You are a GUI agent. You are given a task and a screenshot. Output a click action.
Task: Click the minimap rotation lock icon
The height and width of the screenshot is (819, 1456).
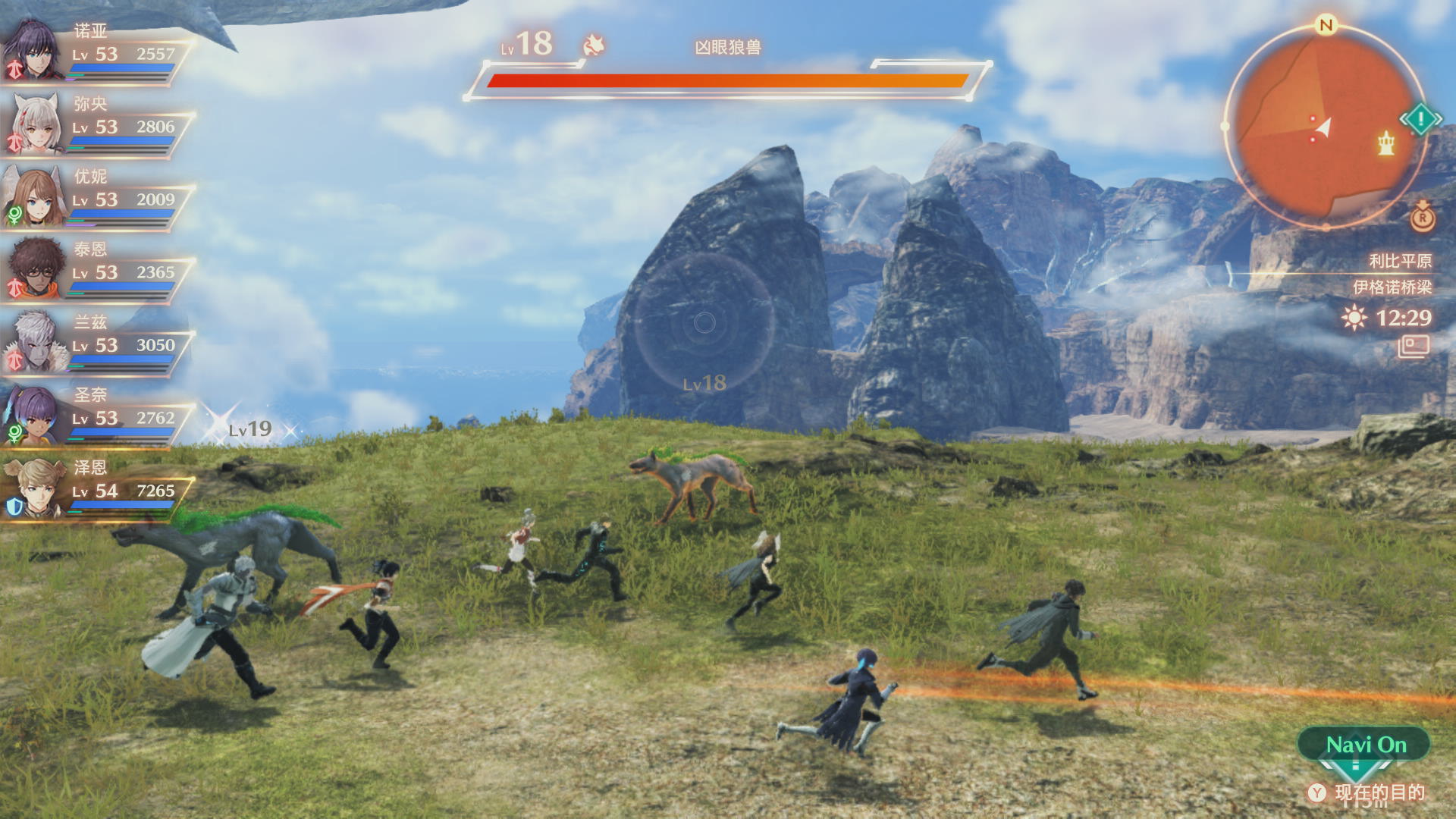pyautogui.click(x=1423, y=218)
